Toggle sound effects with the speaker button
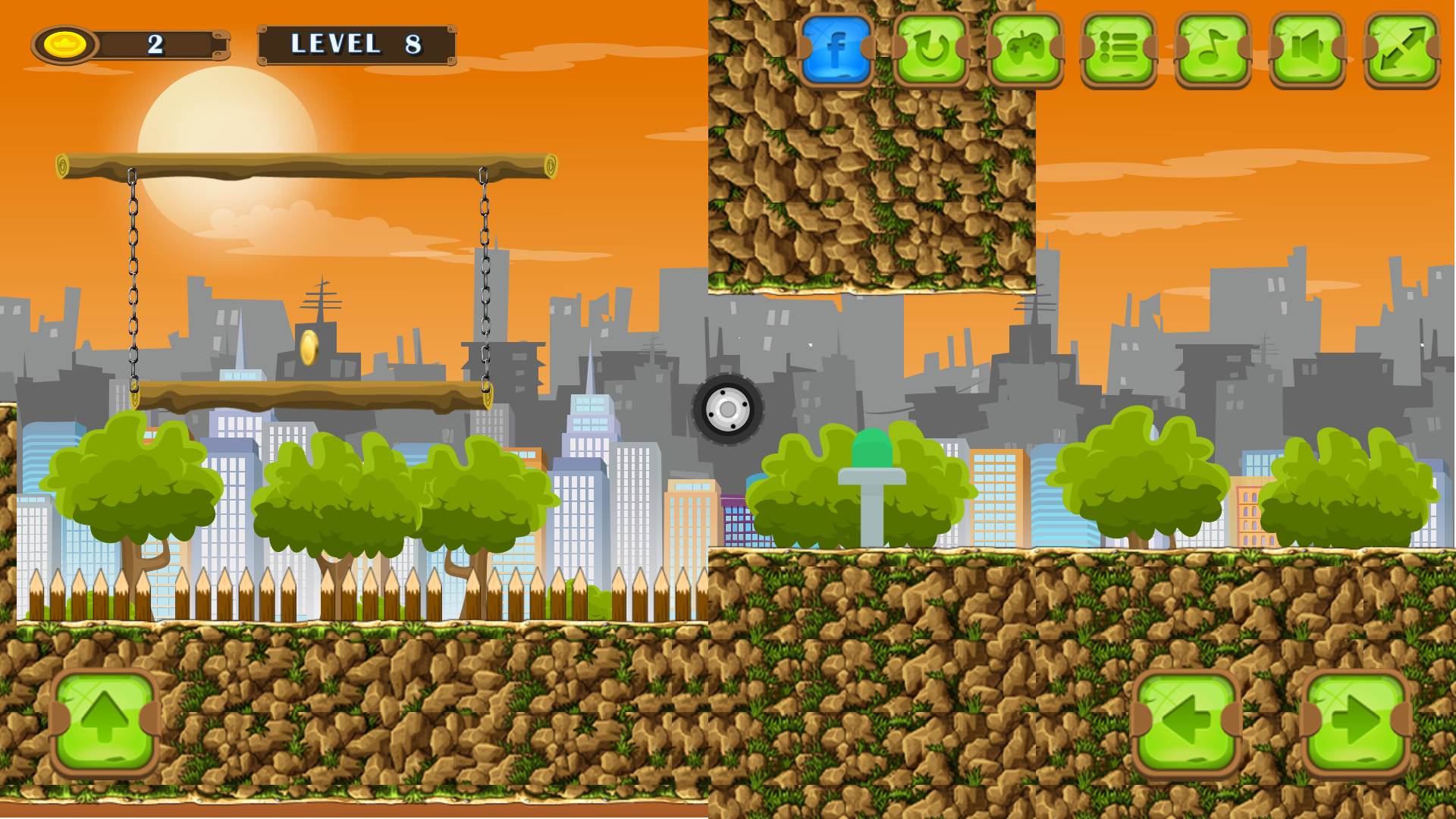 point(1307,49)
